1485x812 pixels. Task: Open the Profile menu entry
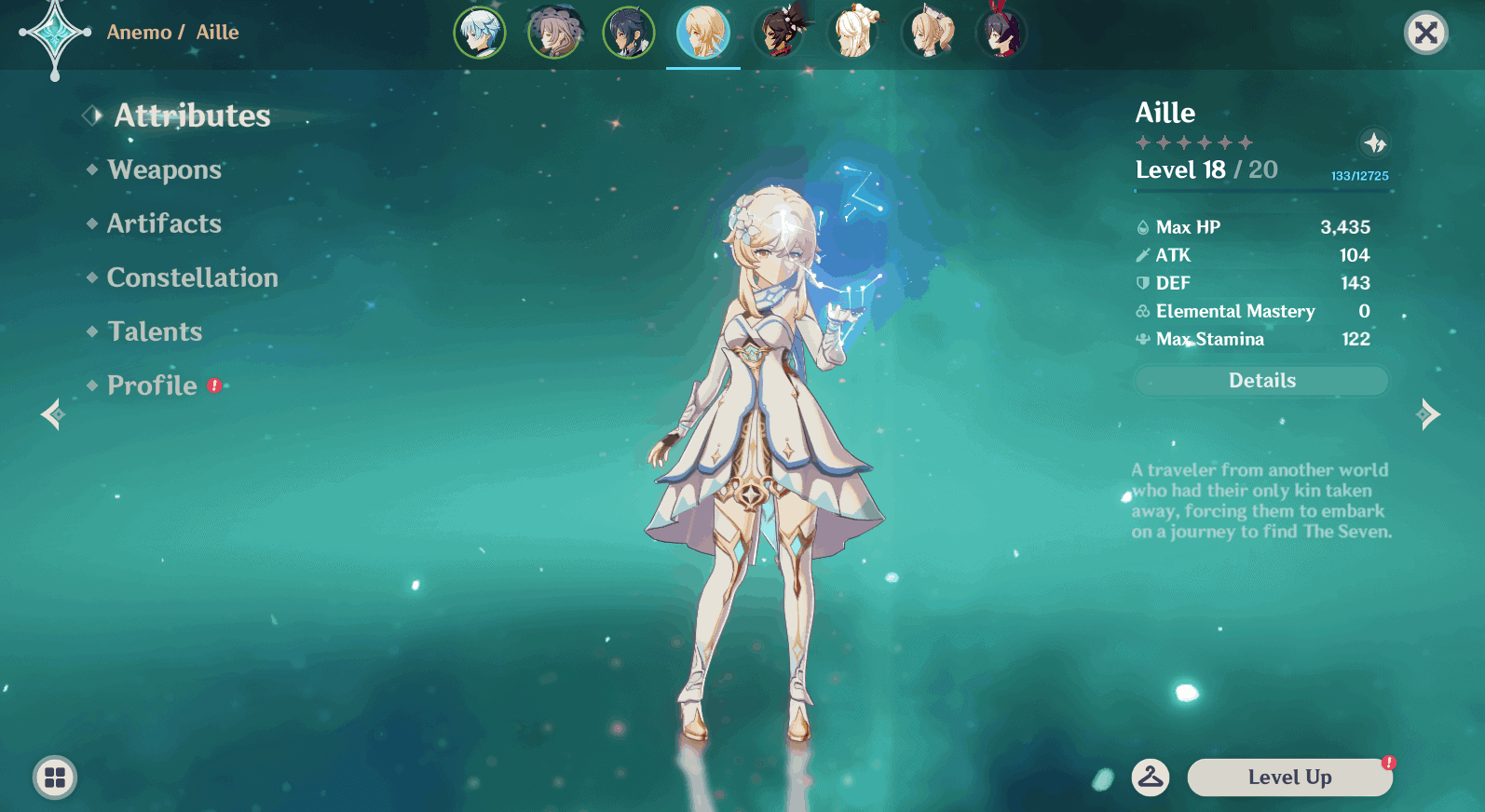click(152, 386)
